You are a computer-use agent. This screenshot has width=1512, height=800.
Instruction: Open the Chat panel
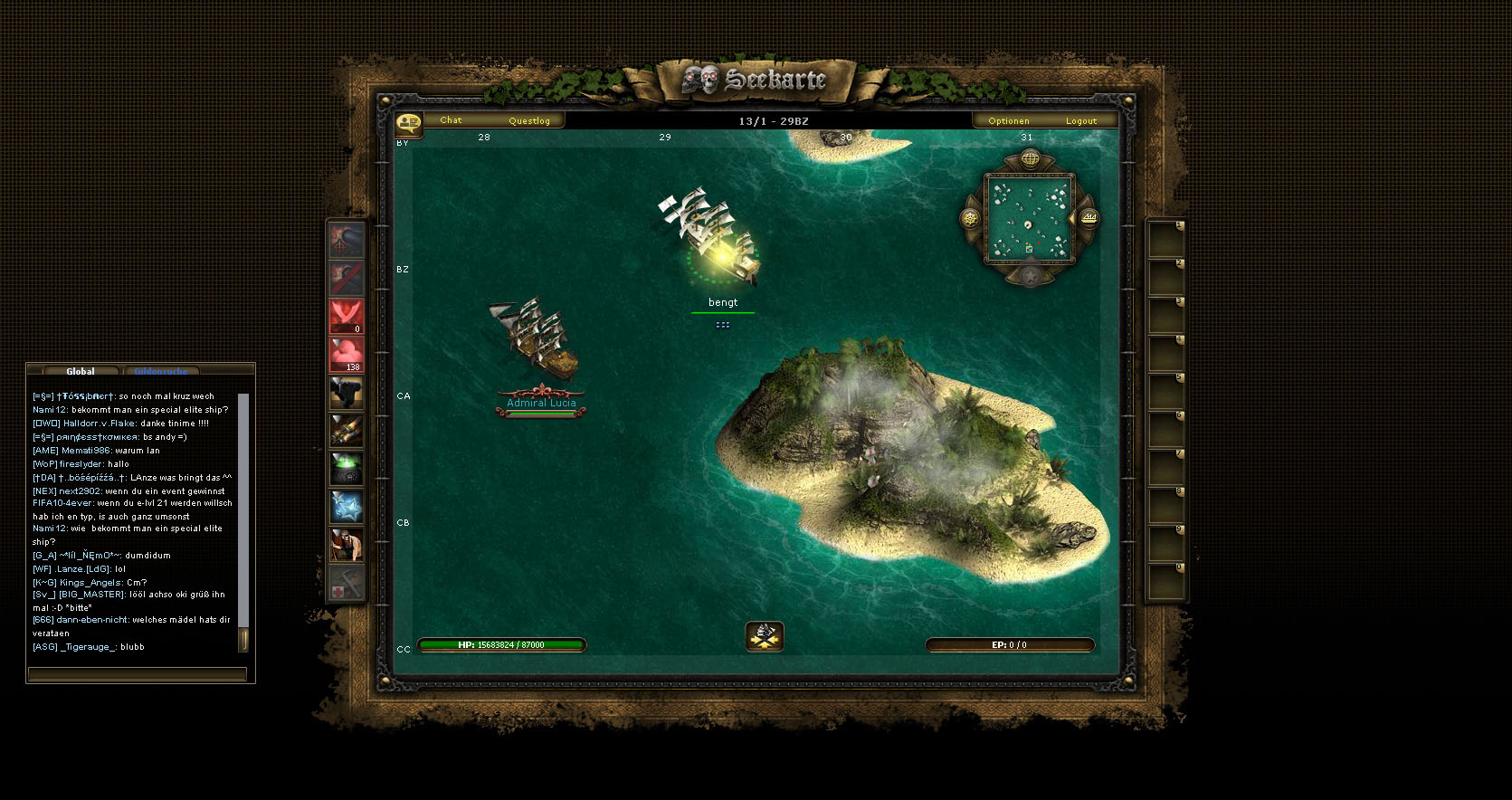coord(451,120)
